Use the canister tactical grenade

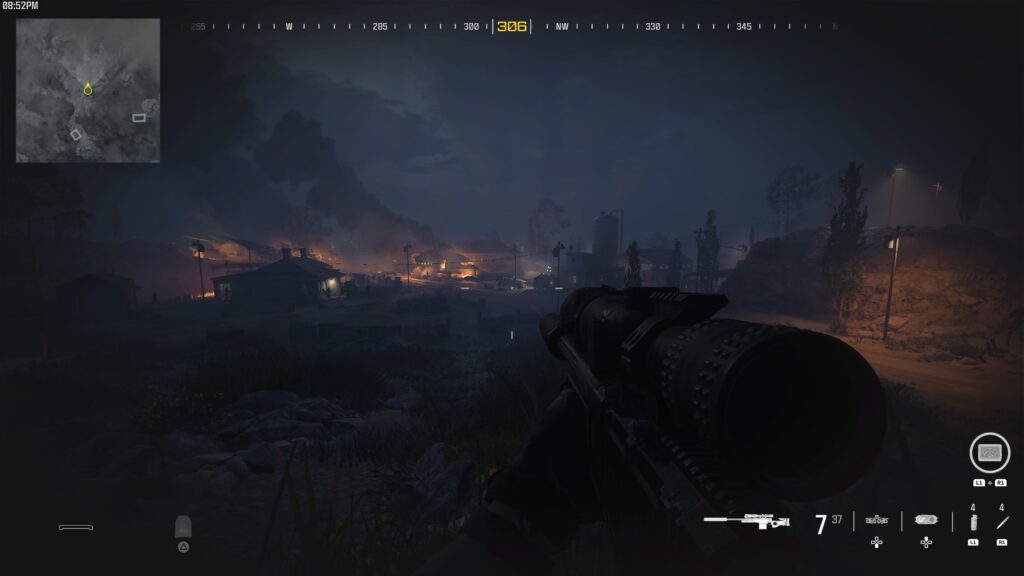(x=973, y=523)
